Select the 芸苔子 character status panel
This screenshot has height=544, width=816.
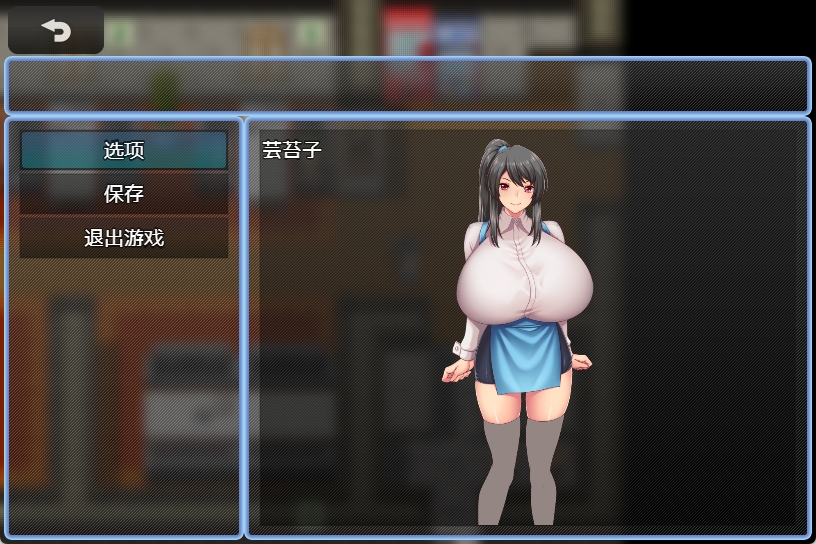[527, 328]
